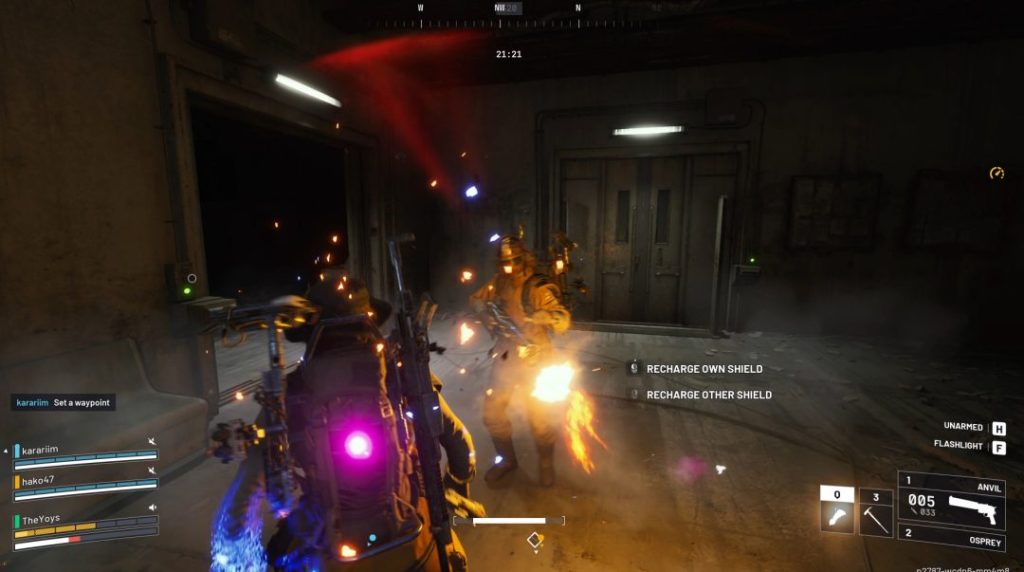Image resolution: width=1024 pixels, height=572 pixels.
Task: Click the karariim waypoint notification
Action: pyautogui.click(x=63, y=402)
